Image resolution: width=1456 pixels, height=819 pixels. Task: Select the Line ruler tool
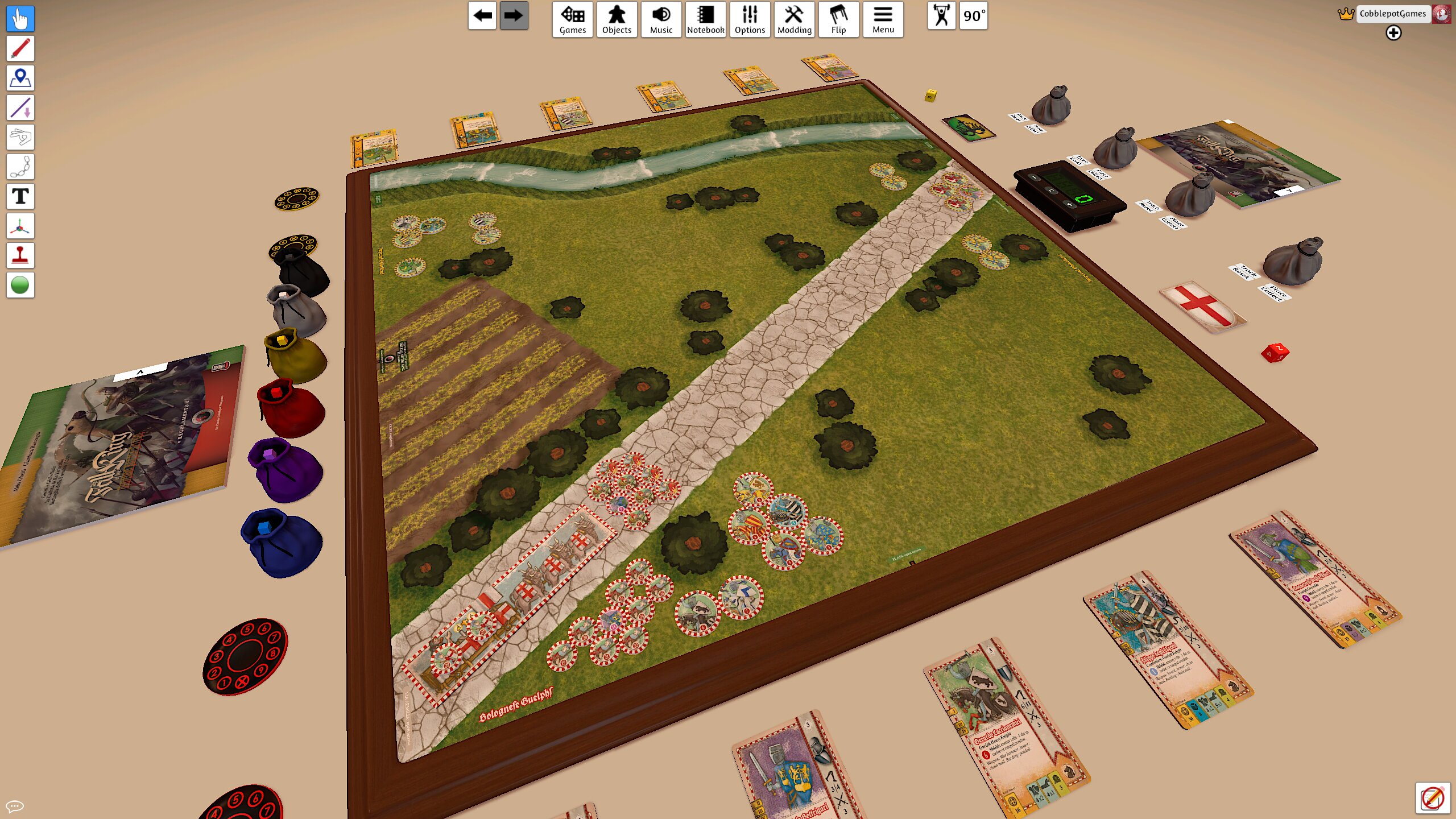tap(20, 107)
